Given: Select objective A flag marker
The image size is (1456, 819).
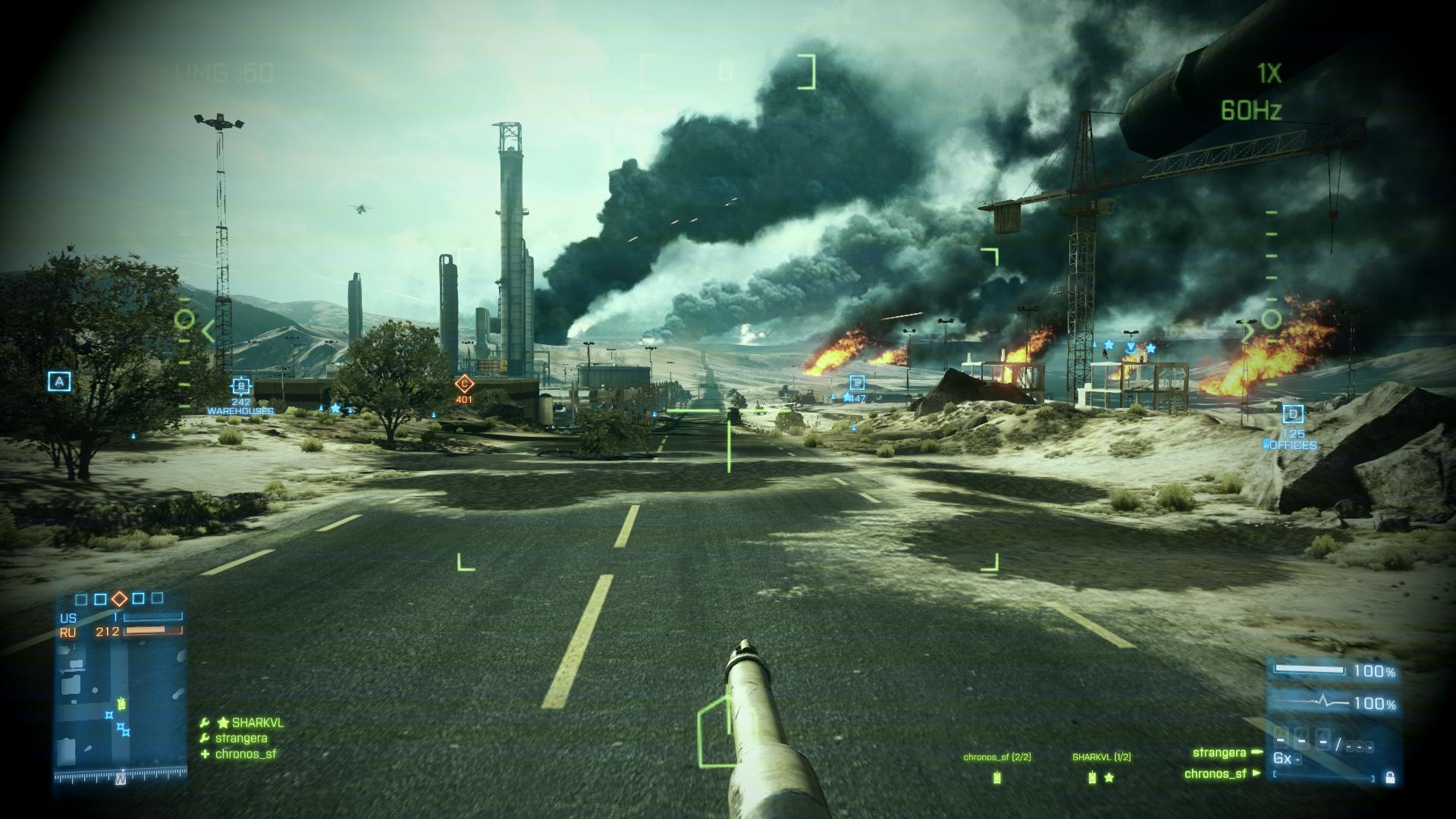Looking at the screenshot, I should point(59,381).
